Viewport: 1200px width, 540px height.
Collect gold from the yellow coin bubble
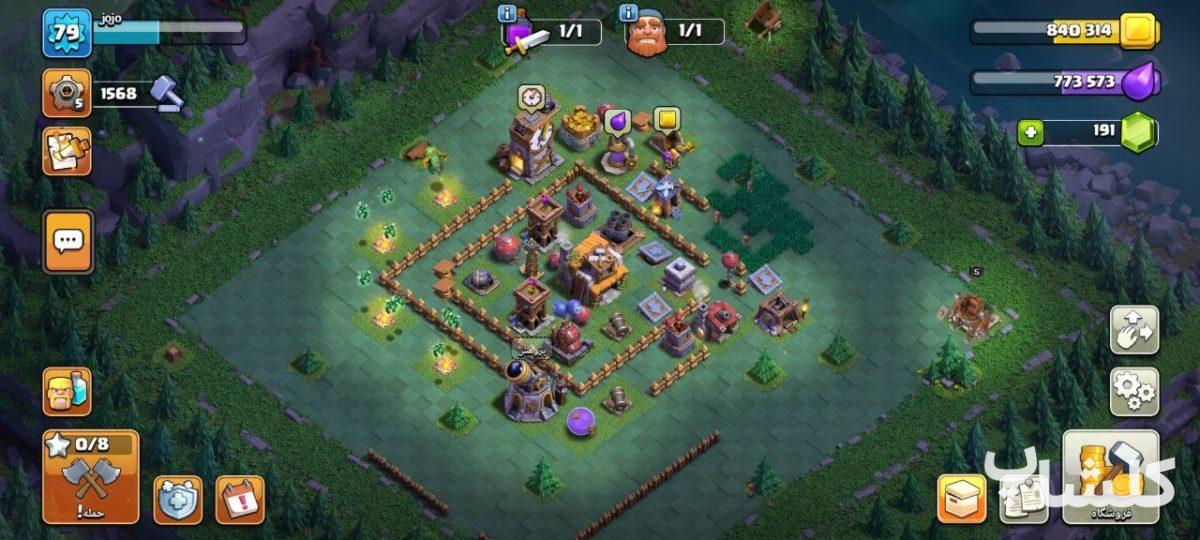(666, 119)
